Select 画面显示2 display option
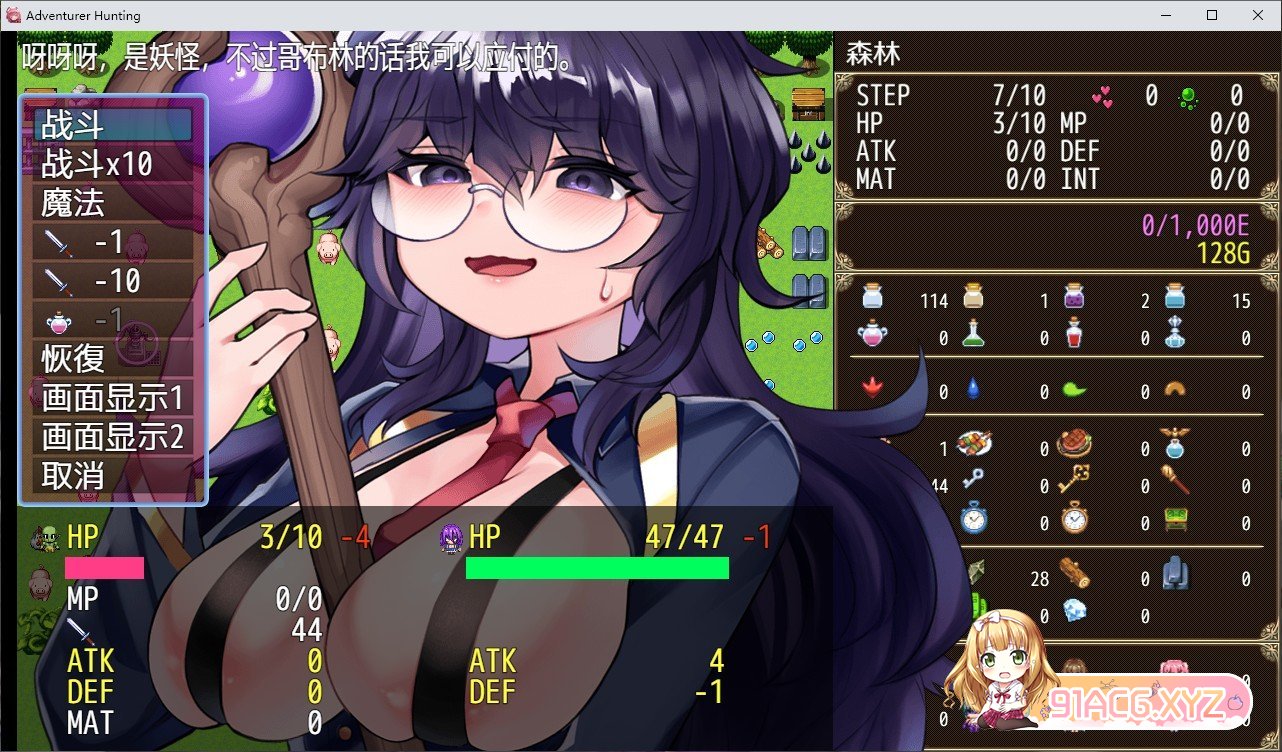 (x=112, y=436)
